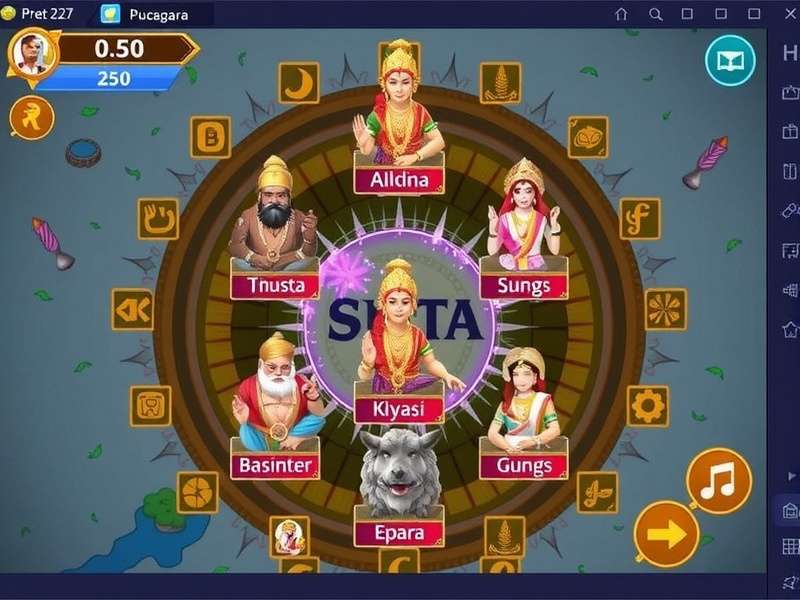Open the teal book guide button
The width and height of the screenshot is (800, 600).
tap(730, 61)
